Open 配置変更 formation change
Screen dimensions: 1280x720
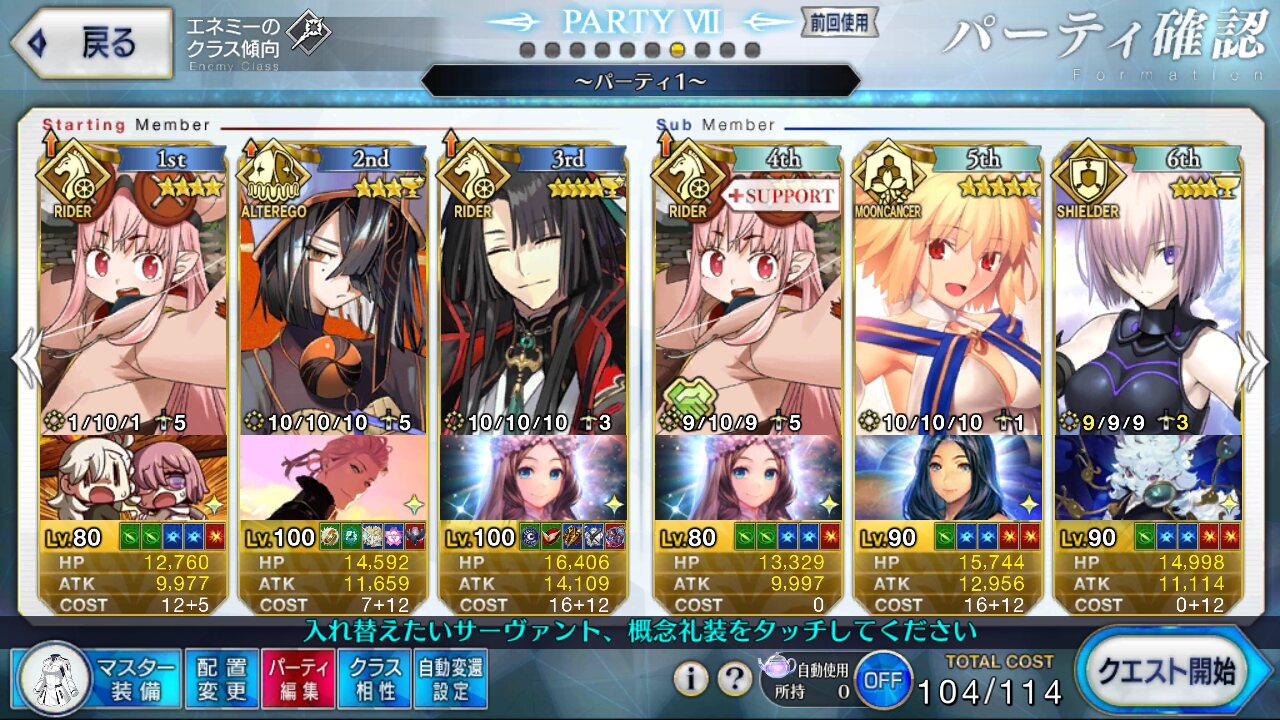click(221, 678)
